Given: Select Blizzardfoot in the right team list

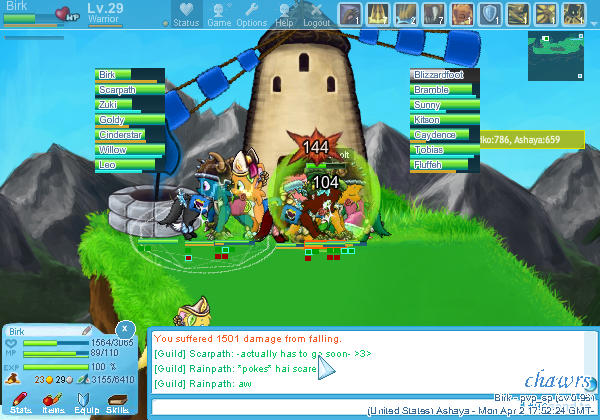Looking at the screenshot, I should (444, 75).
